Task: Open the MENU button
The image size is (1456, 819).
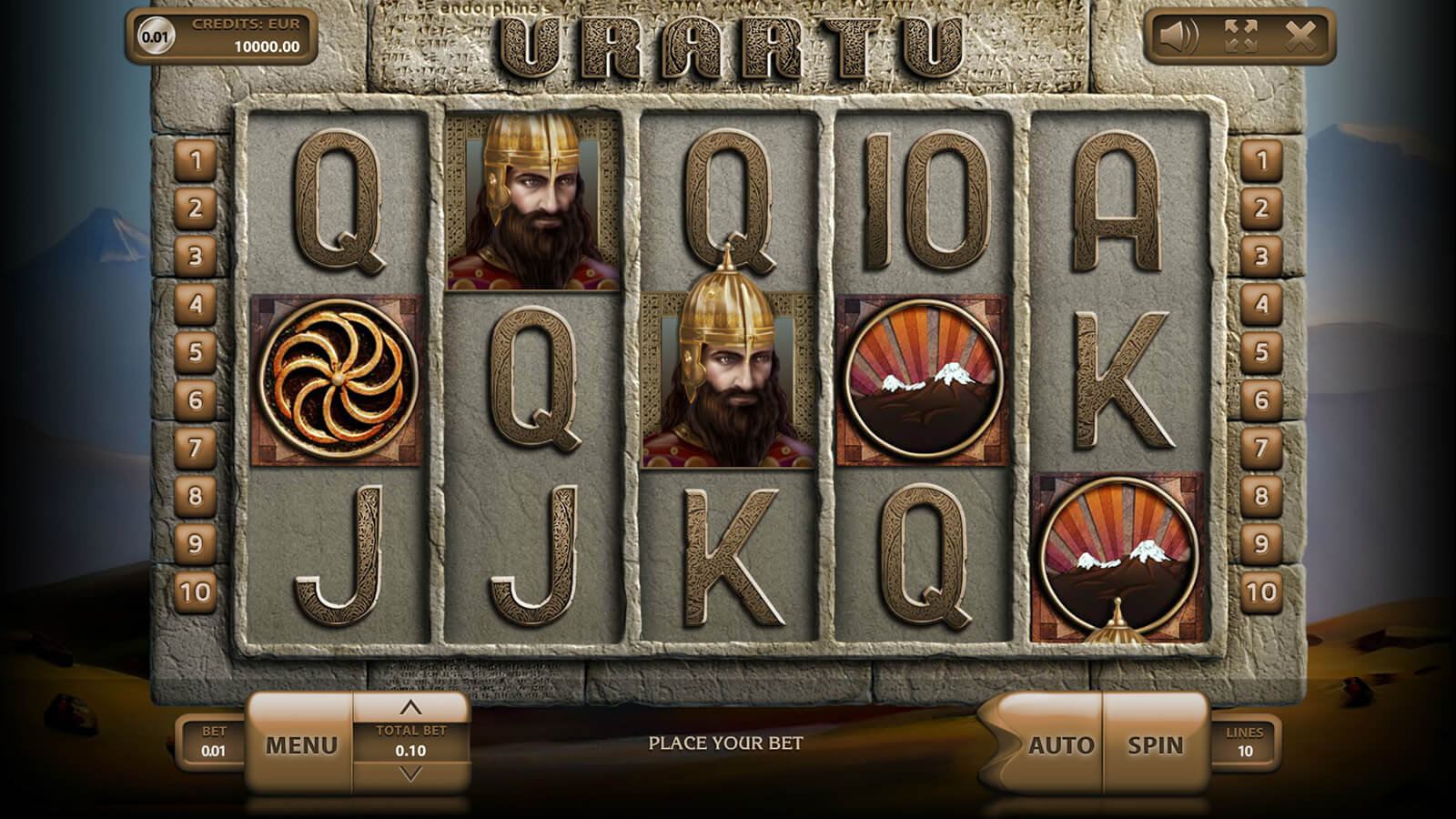Action: pyautogui.click(x=301, y=744)
